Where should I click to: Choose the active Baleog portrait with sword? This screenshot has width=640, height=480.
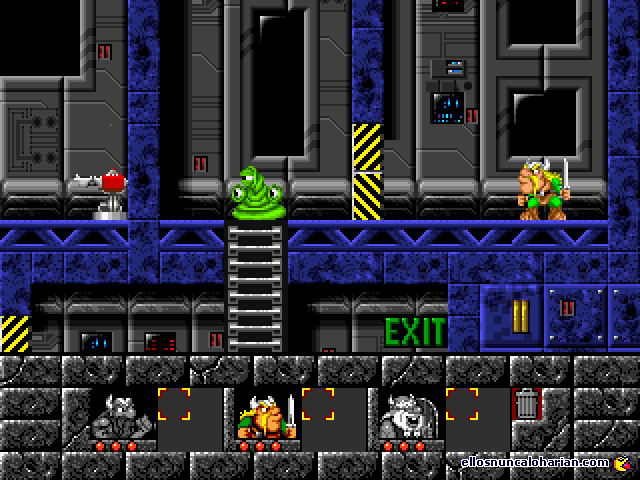tap(265, 414)
